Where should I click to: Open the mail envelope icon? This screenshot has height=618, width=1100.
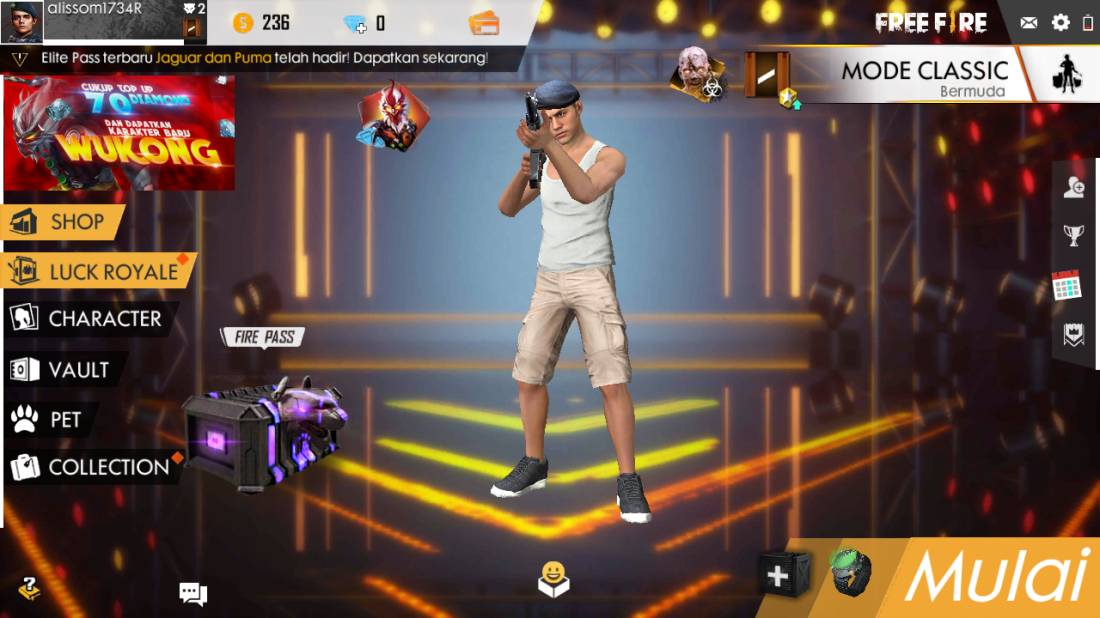(x=1028, y=22)
